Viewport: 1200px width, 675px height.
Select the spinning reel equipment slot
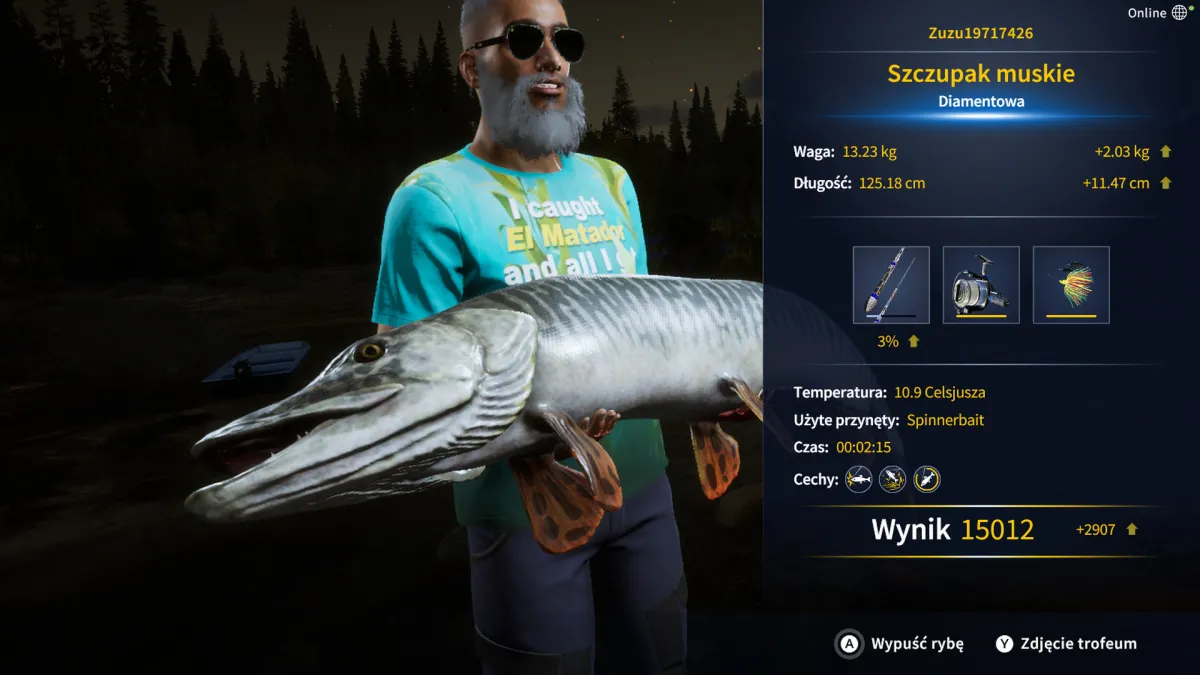tap(981, 285)
